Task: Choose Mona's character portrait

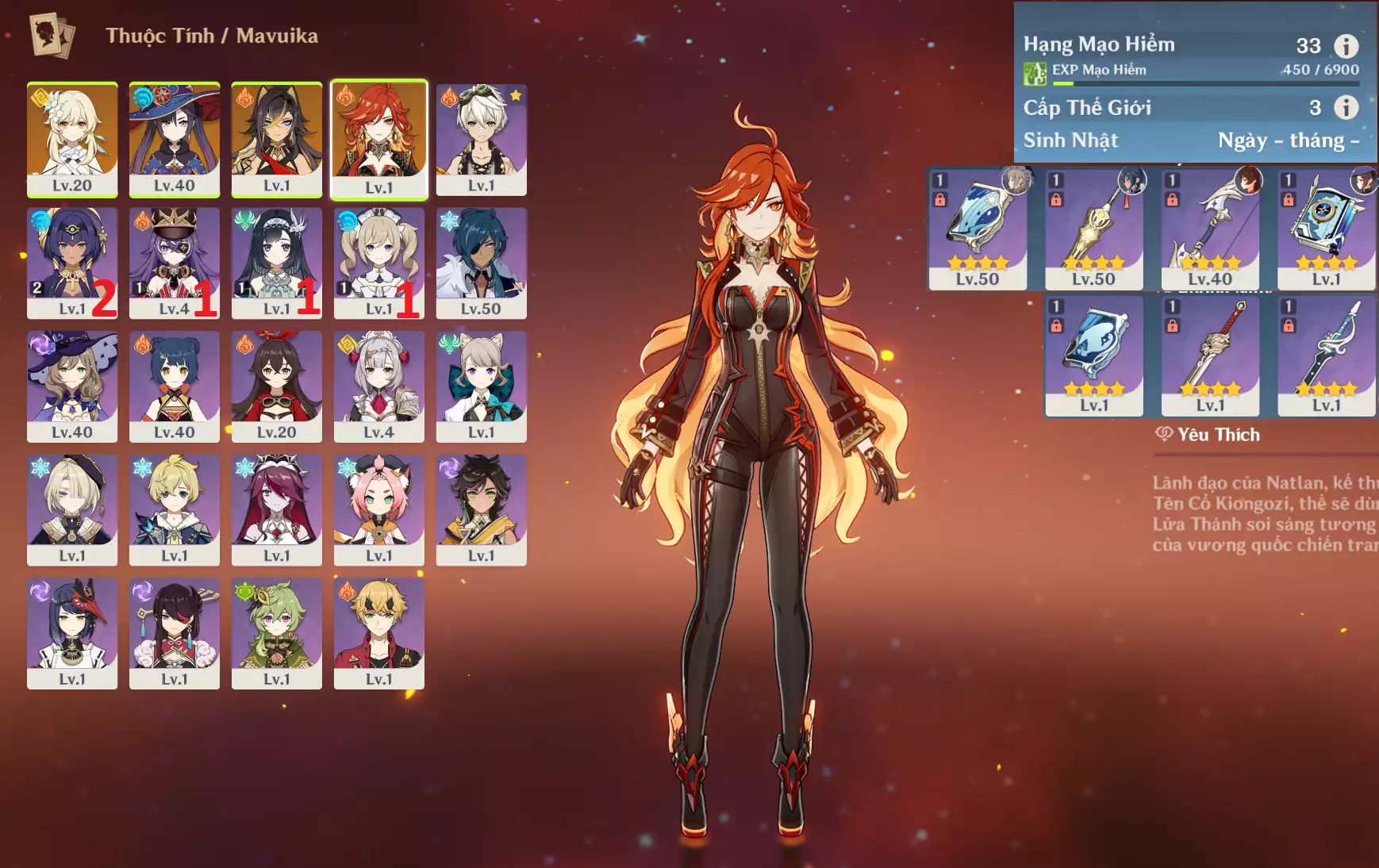Action: coord(175,139)
